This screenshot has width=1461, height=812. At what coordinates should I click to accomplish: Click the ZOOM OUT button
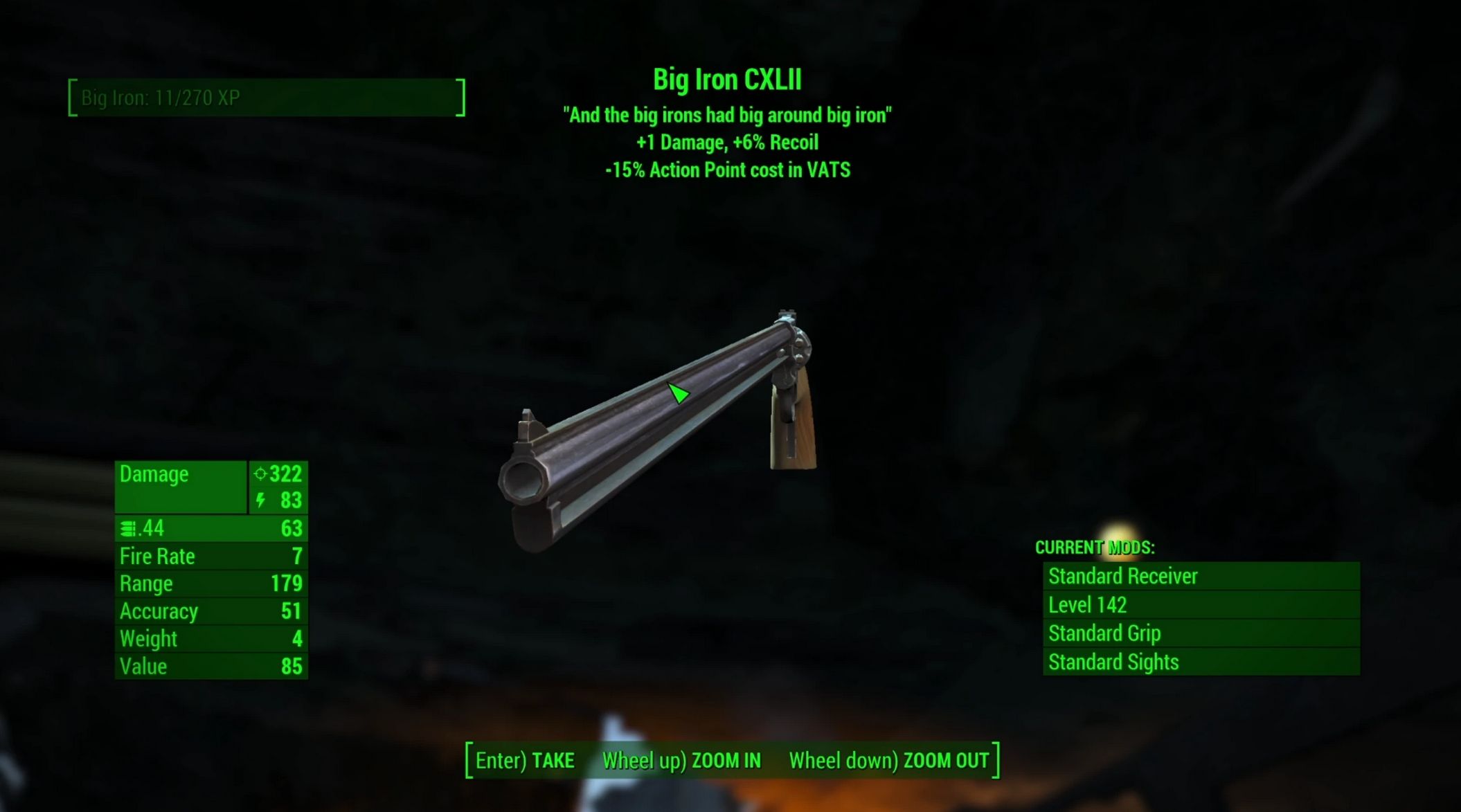(x=889, y=761)
